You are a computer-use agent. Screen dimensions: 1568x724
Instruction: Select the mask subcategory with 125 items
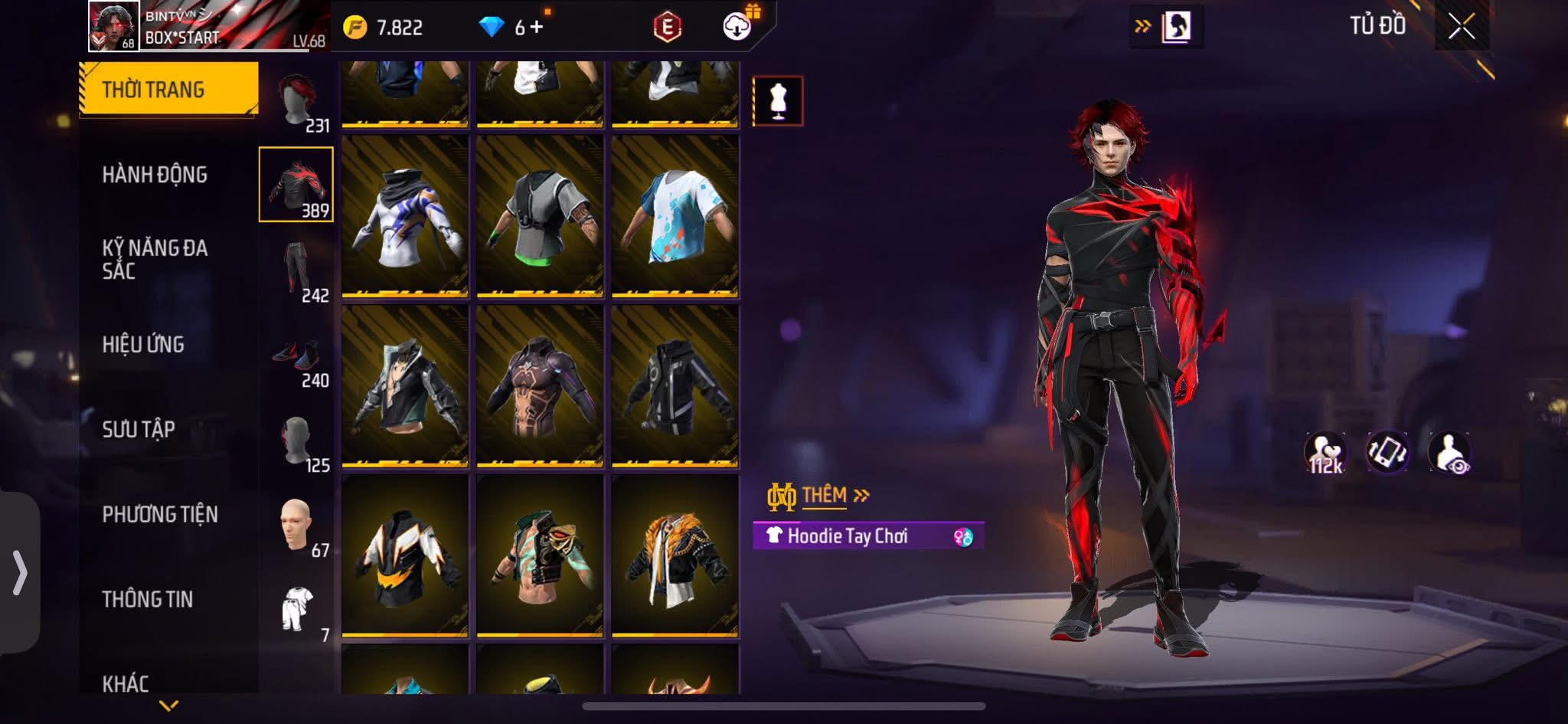point(297,442)
